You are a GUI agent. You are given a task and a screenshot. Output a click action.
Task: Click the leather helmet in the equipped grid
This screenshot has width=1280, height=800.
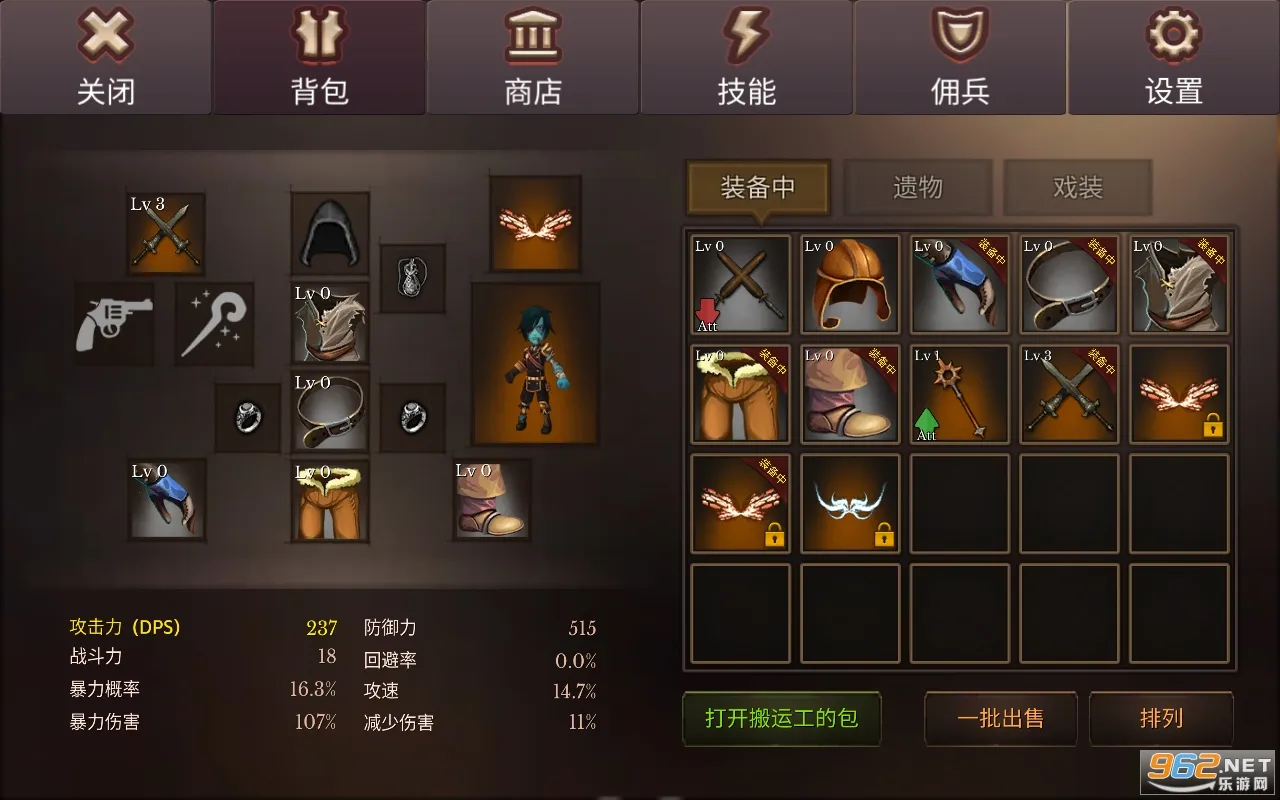click(x=849, y=284)
